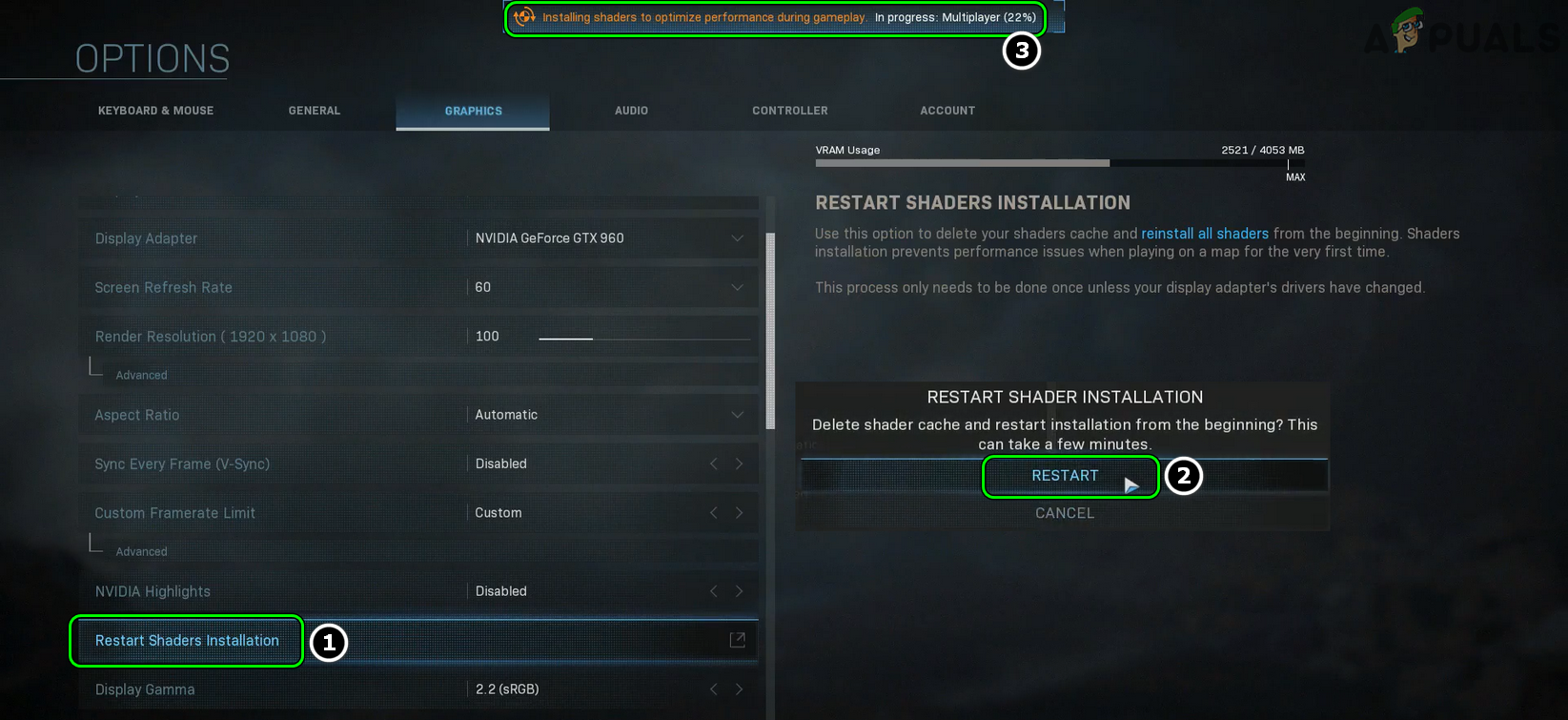1568x720 pixels.
Task: Confirm with the Restart button
Action: tap(1065, 476)
